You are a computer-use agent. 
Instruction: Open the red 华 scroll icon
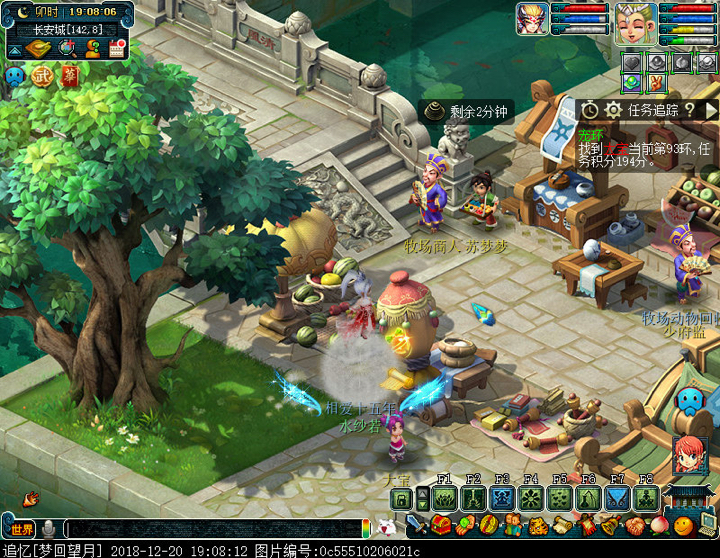click(69, 76)
